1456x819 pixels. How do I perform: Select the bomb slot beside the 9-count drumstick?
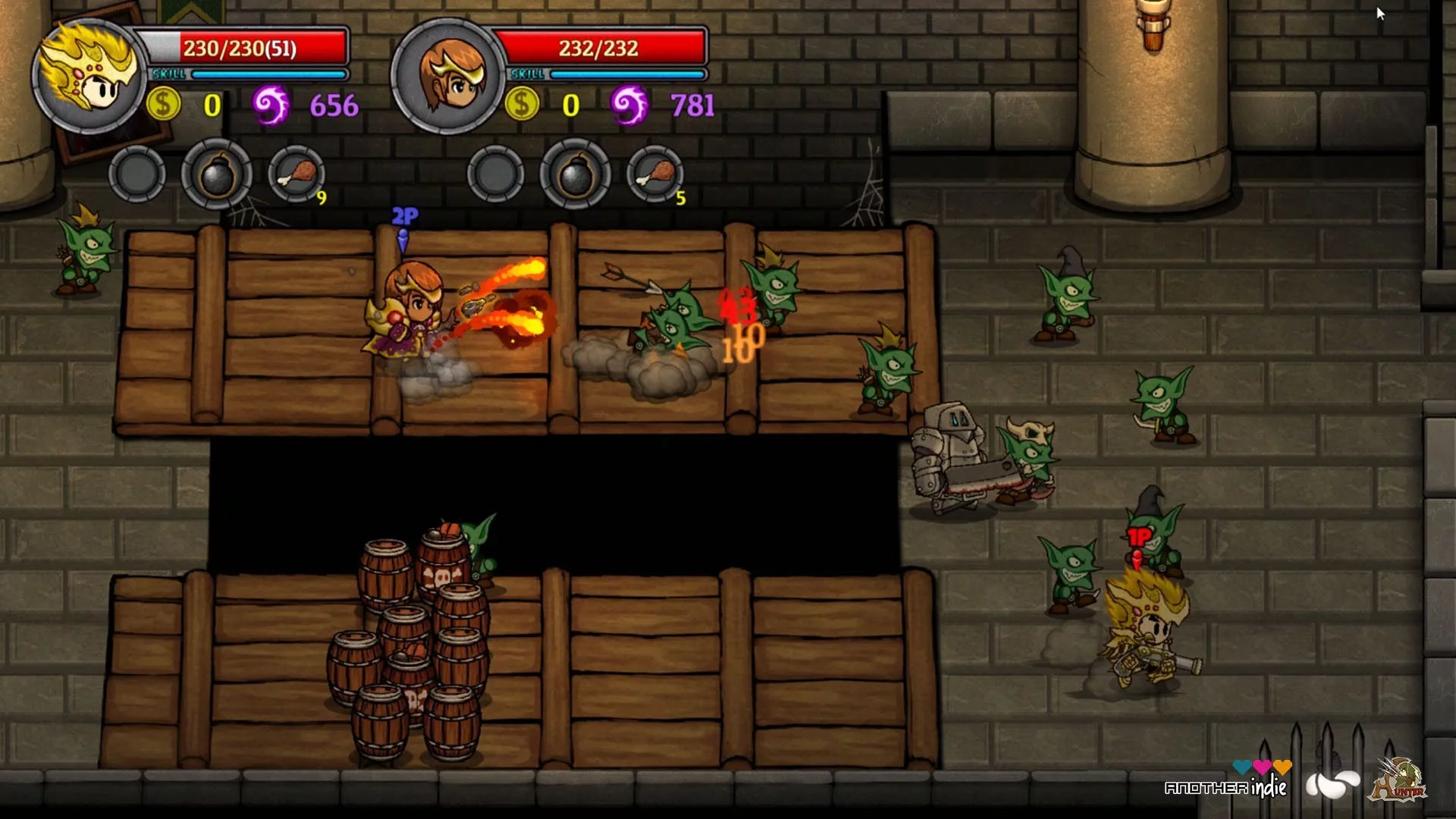pyautogui.click(x=217, y=174)
